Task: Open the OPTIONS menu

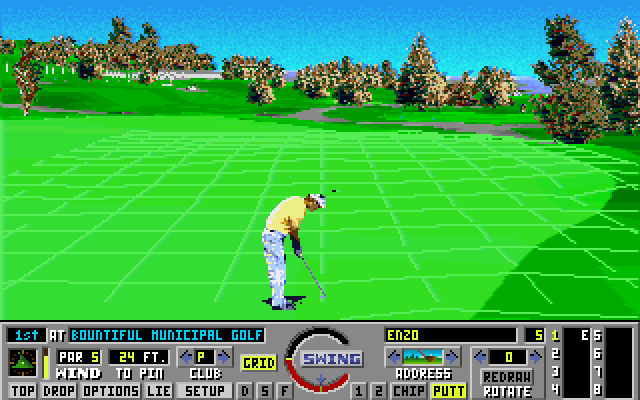Action: (110, 390)
